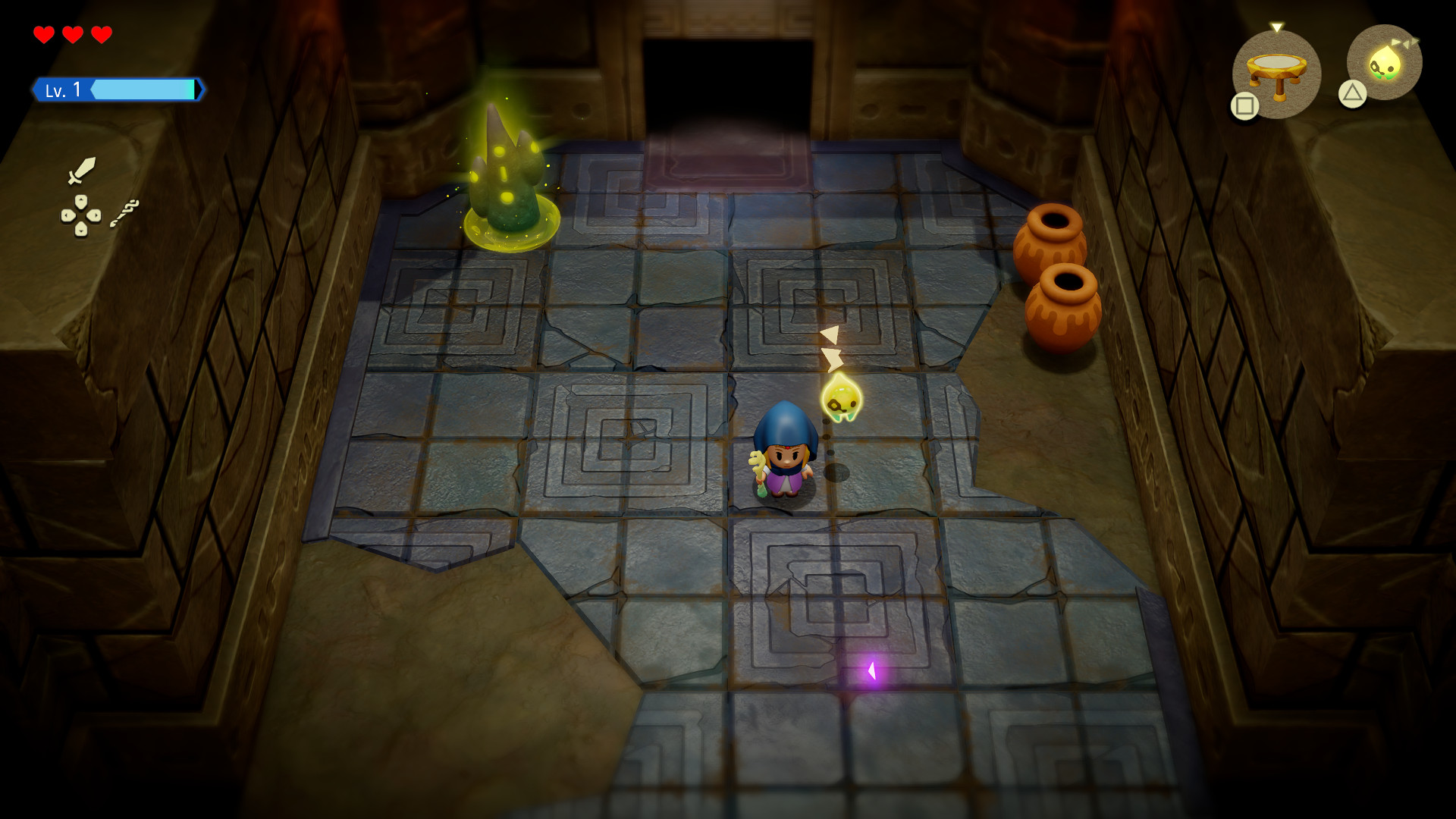Select the companion face item slot
The image size is (1456, 819).
point(1385,62)
